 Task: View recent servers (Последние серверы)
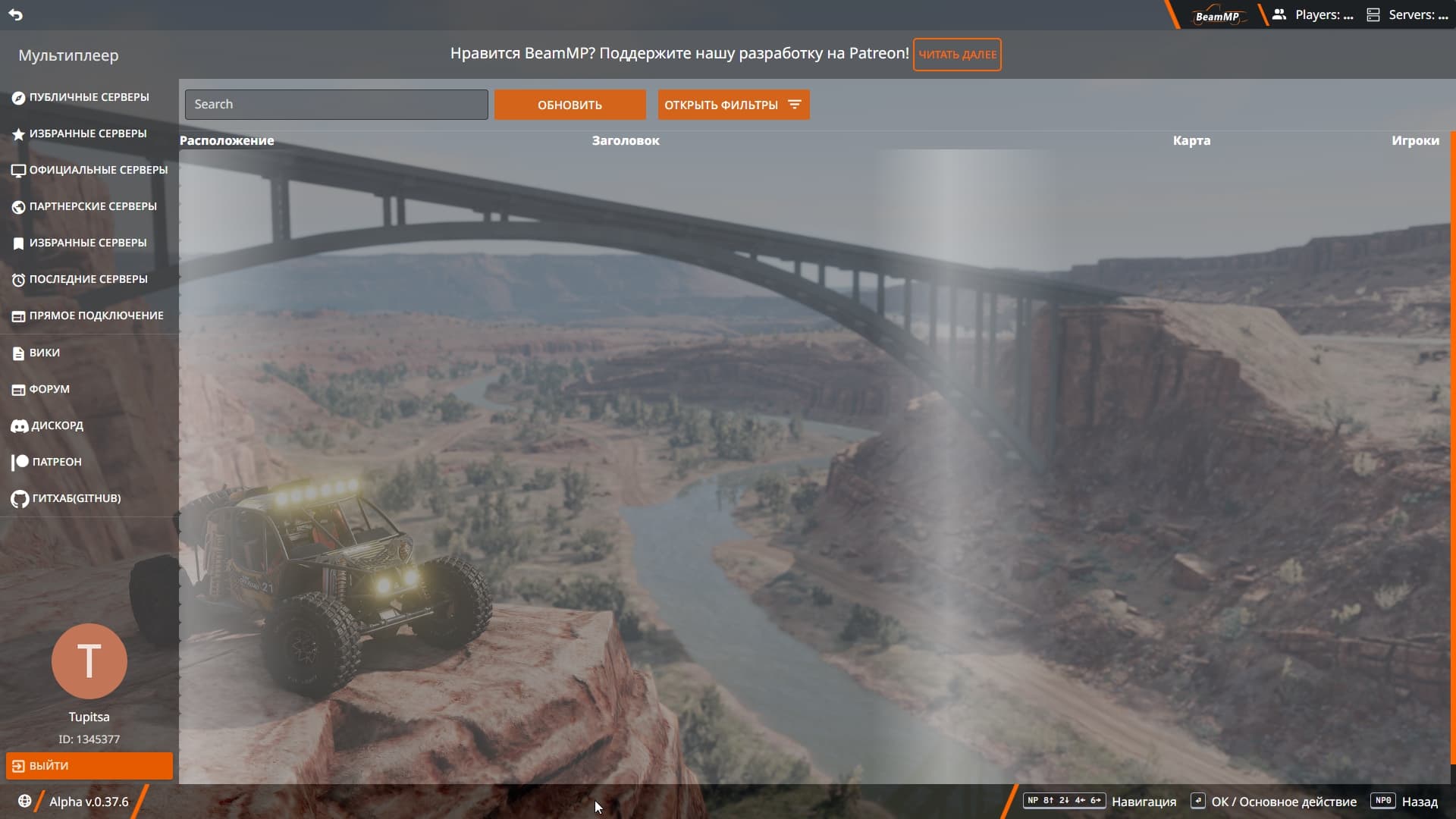87,279
